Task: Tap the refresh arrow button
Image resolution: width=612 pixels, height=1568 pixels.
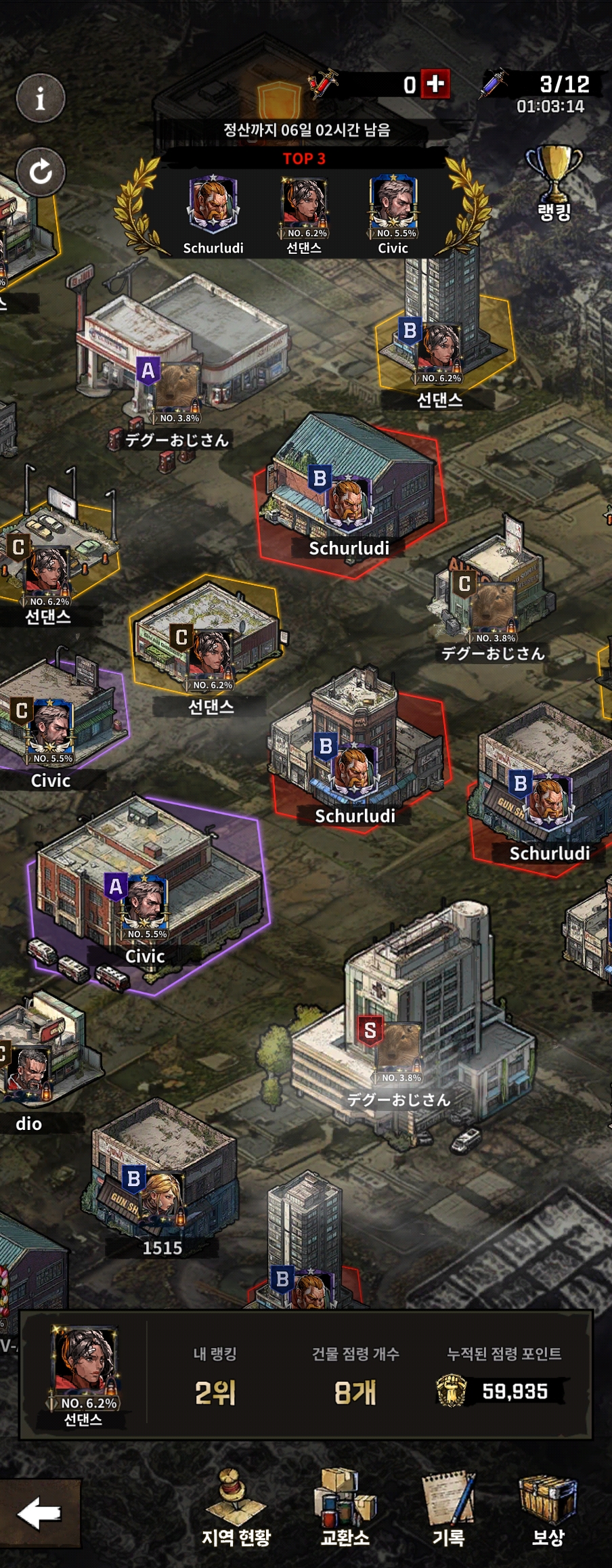Action: [41, 171]
